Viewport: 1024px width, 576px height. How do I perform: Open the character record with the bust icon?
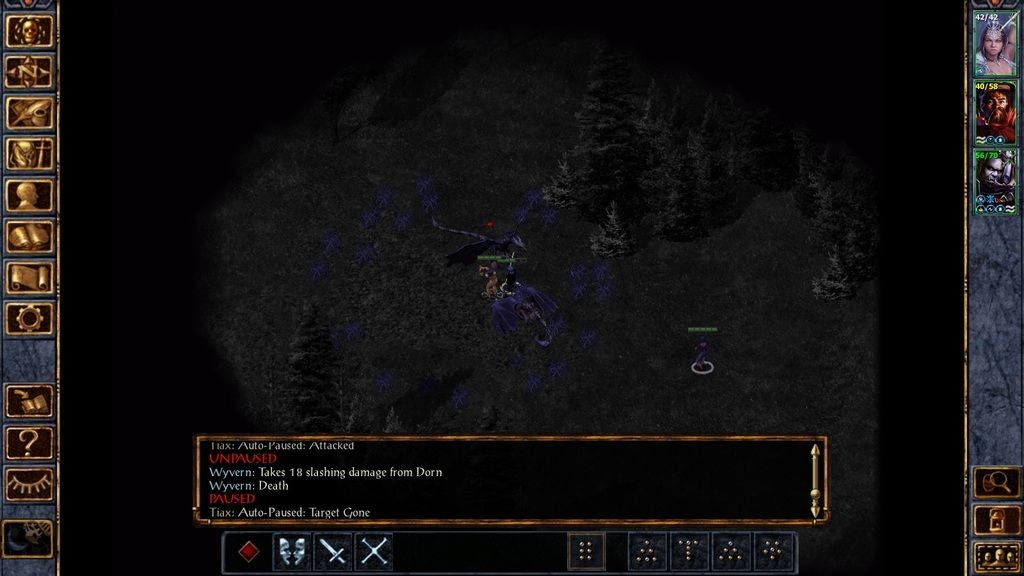pos(29,195)
